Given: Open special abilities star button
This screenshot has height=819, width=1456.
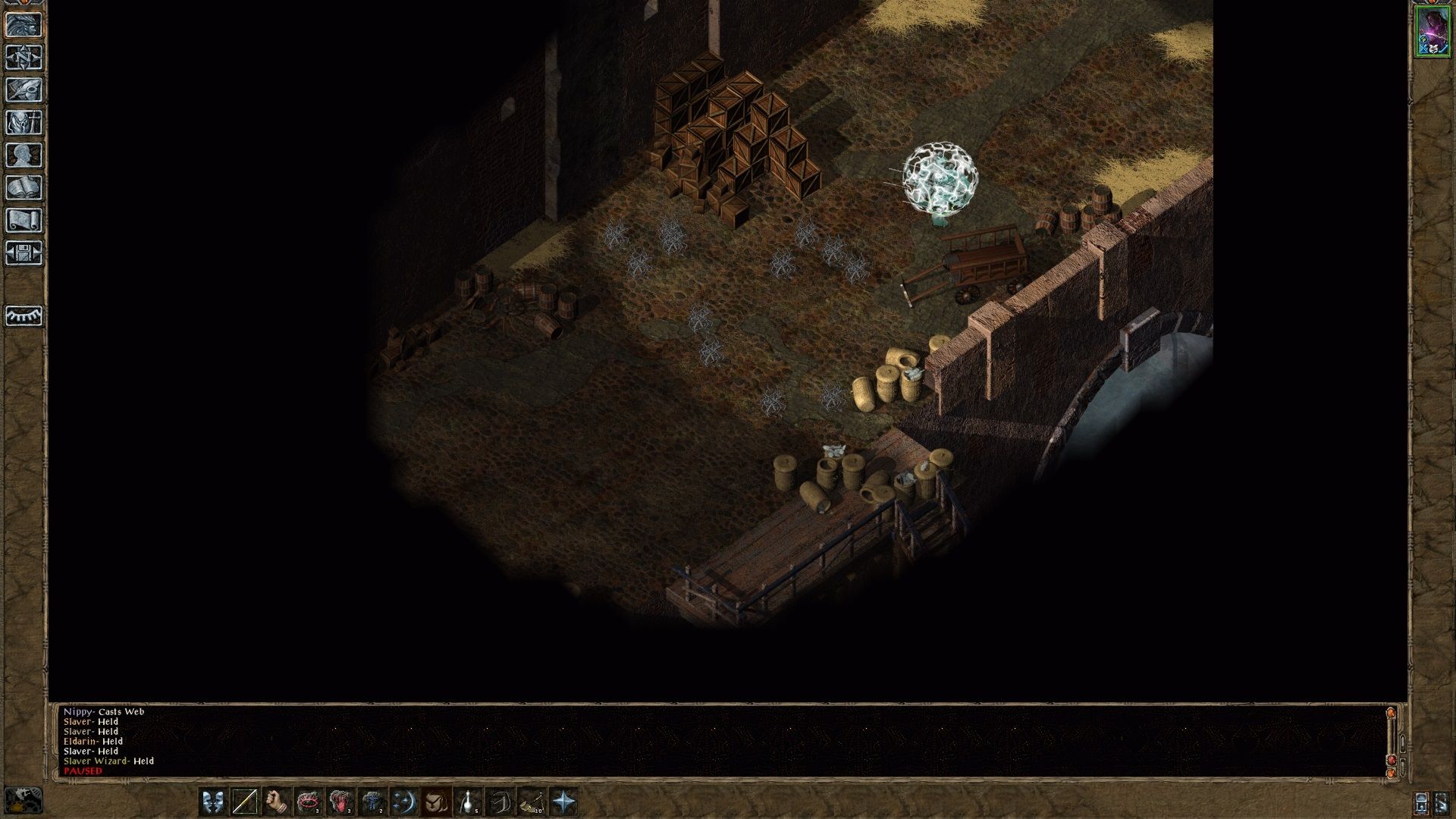Looking at the screenshot, I should coord(564,802).
